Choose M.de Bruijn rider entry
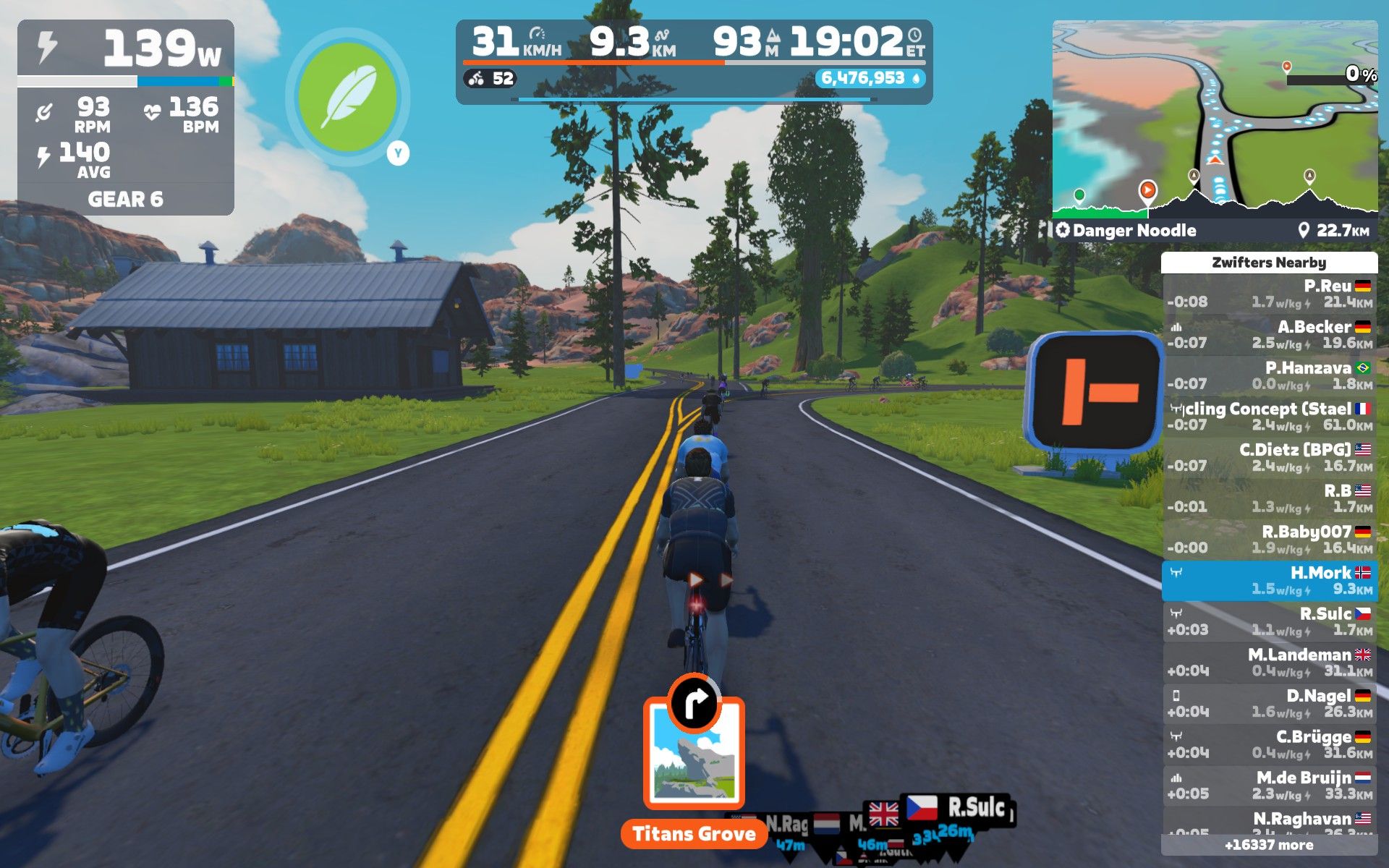 [x=1270, y=785]
